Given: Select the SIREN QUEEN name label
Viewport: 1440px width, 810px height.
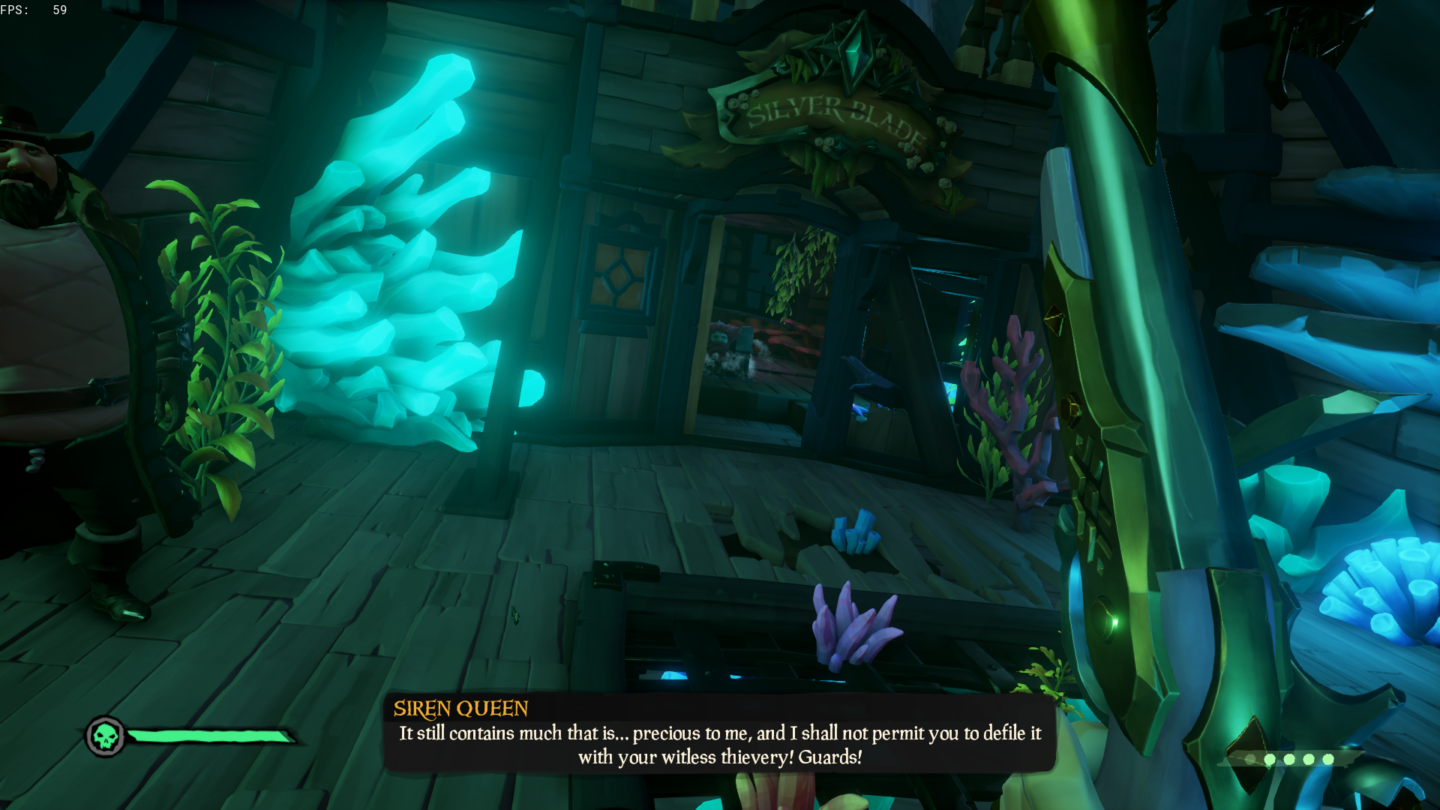Looking at the screenshot, I should click(x=459, y=707).
